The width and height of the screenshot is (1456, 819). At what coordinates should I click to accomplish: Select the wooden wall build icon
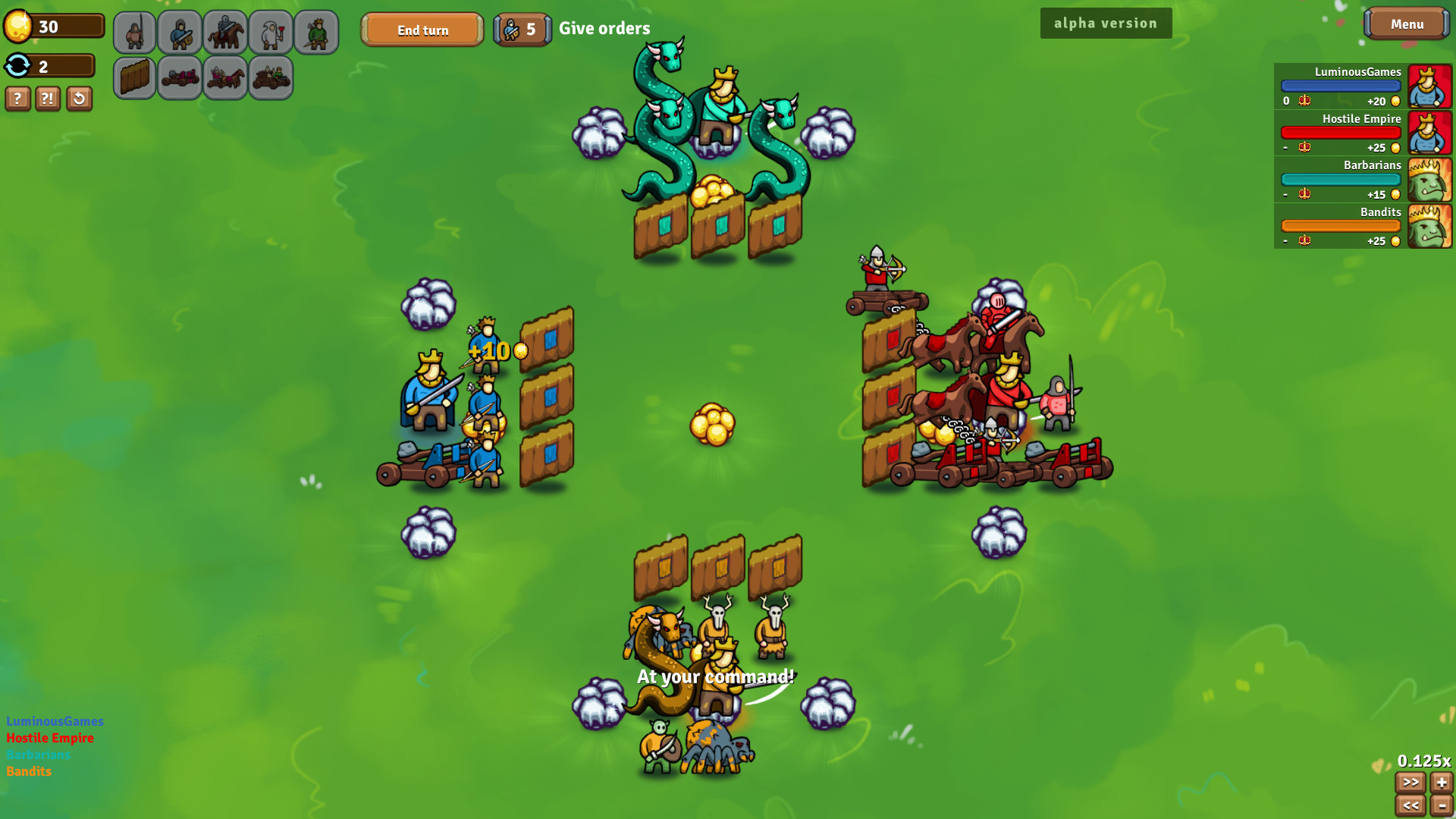click(134, 77)
